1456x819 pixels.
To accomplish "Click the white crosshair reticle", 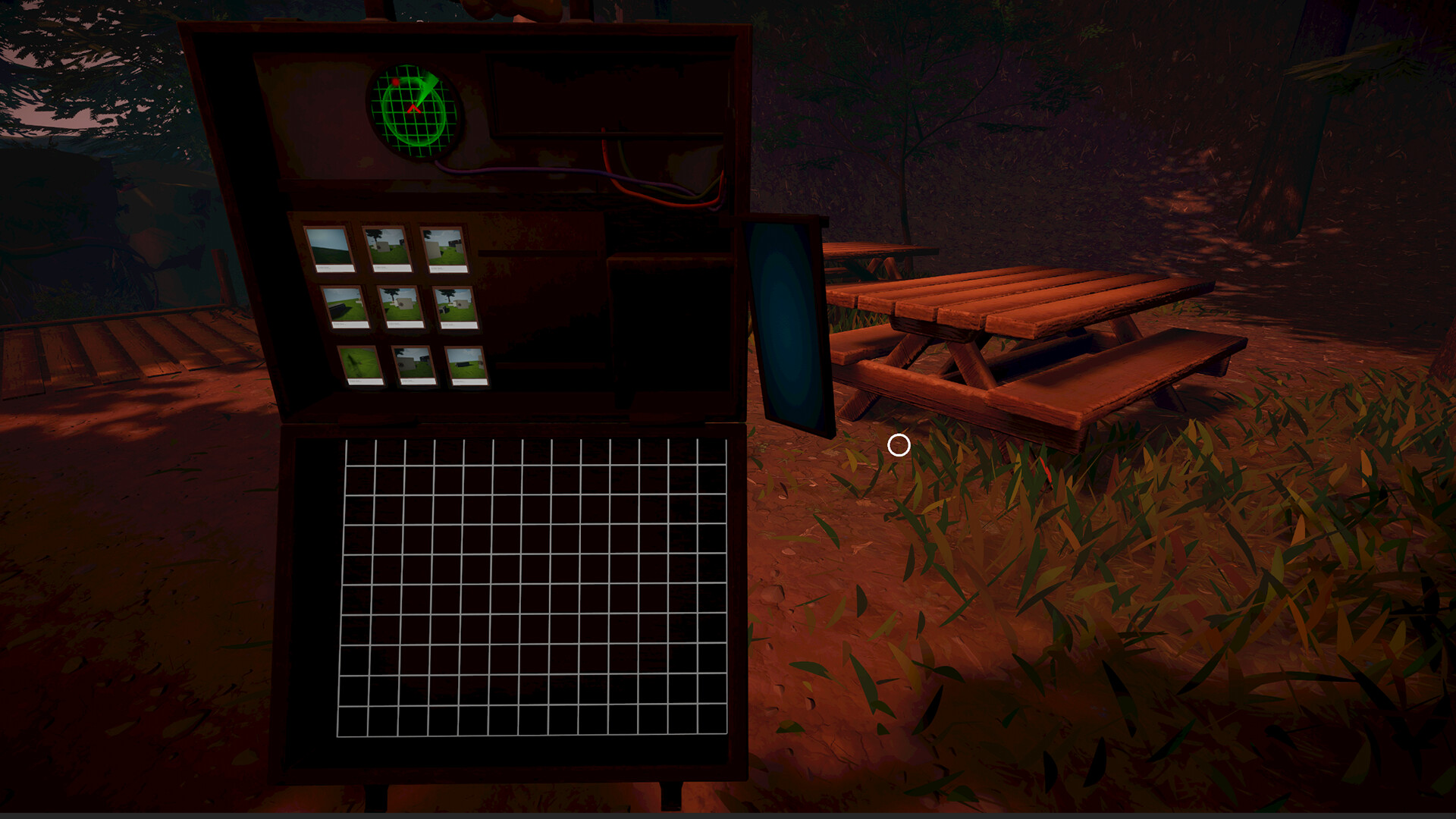I will (x=899, y=447).
